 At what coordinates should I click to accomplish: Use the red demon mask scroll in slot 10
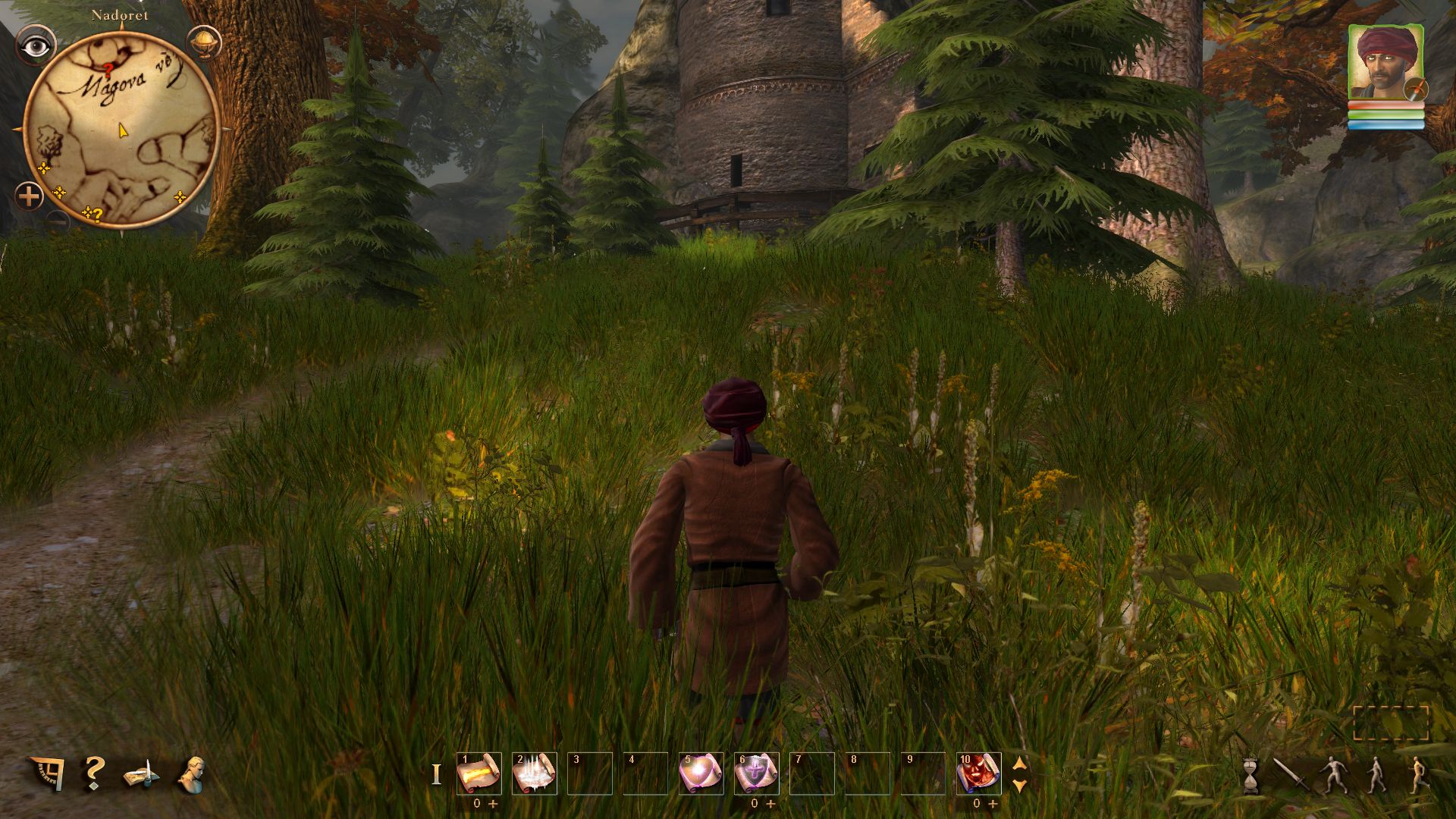[978, 773]
